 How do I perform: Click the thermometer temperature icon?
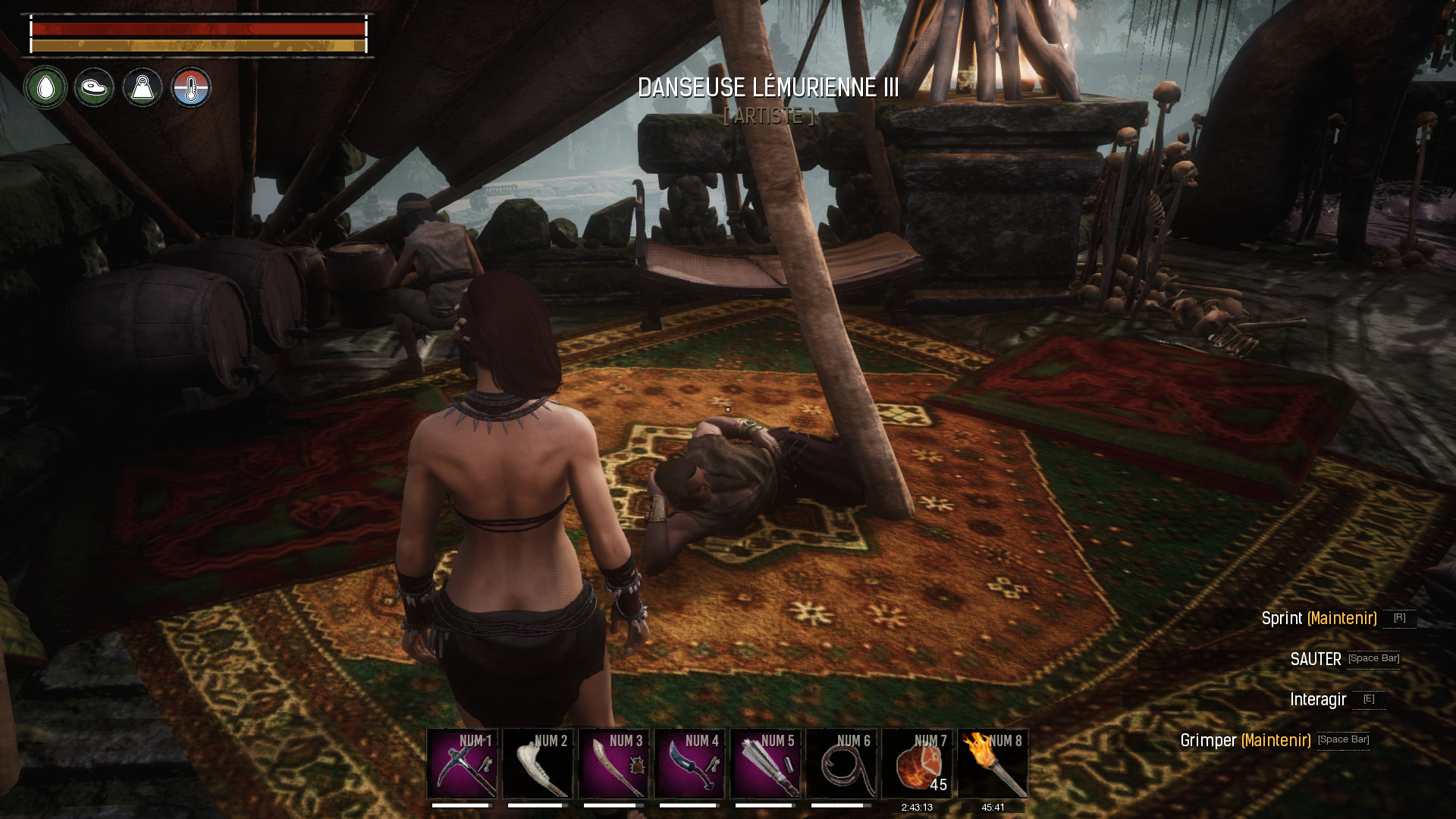point(191,88)
